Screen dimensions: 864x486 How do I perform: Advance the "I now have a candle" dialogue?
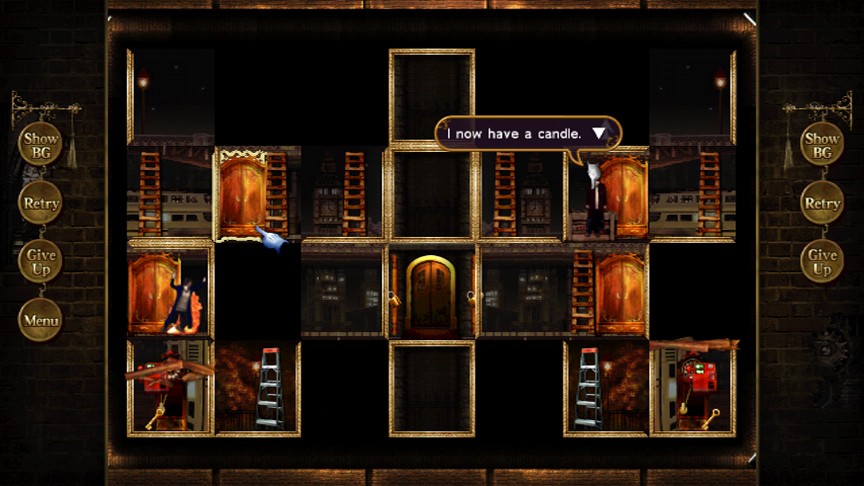(599, 133)
